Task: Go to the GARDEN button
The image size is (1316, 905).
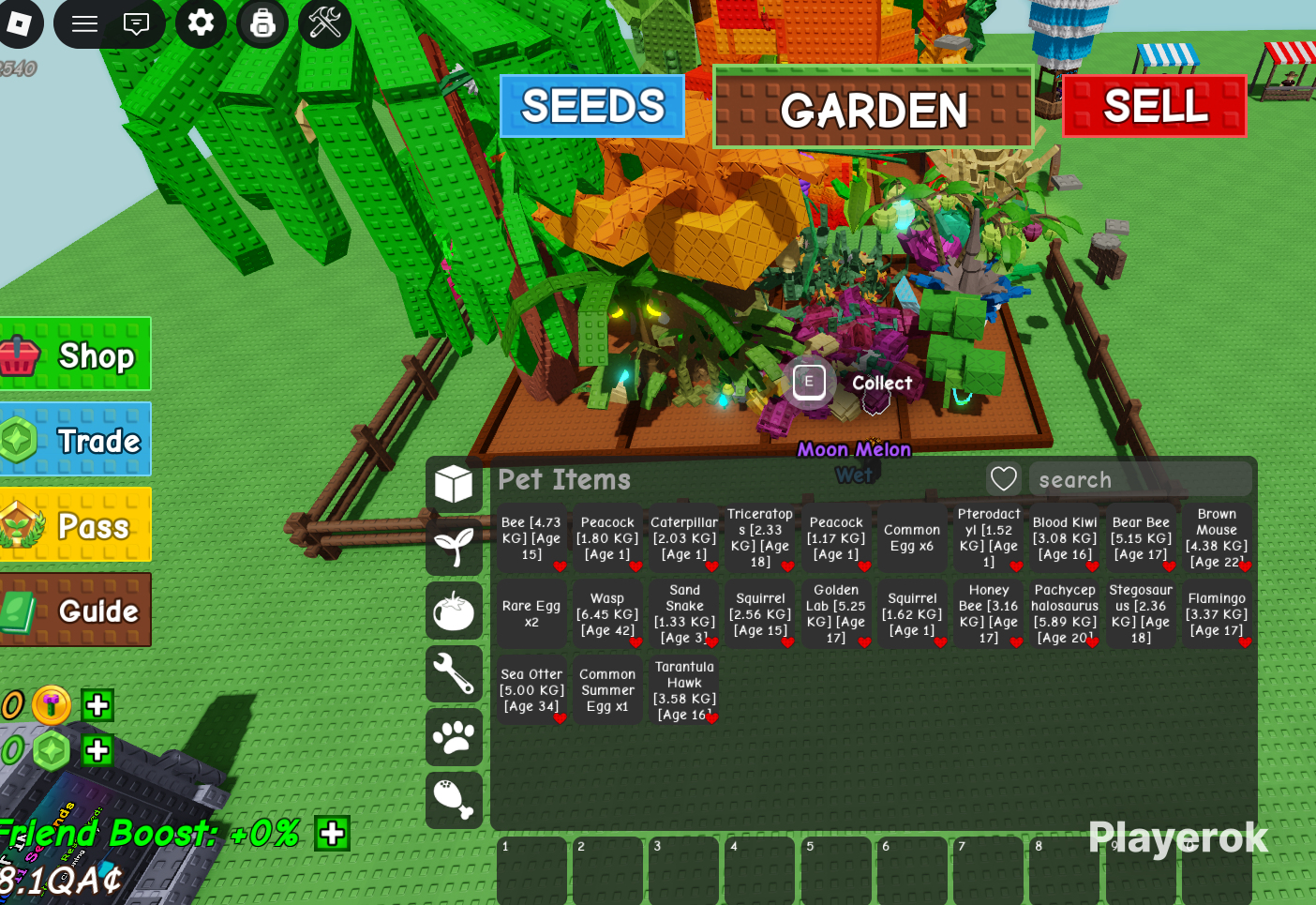Action: tap(873, 108)
